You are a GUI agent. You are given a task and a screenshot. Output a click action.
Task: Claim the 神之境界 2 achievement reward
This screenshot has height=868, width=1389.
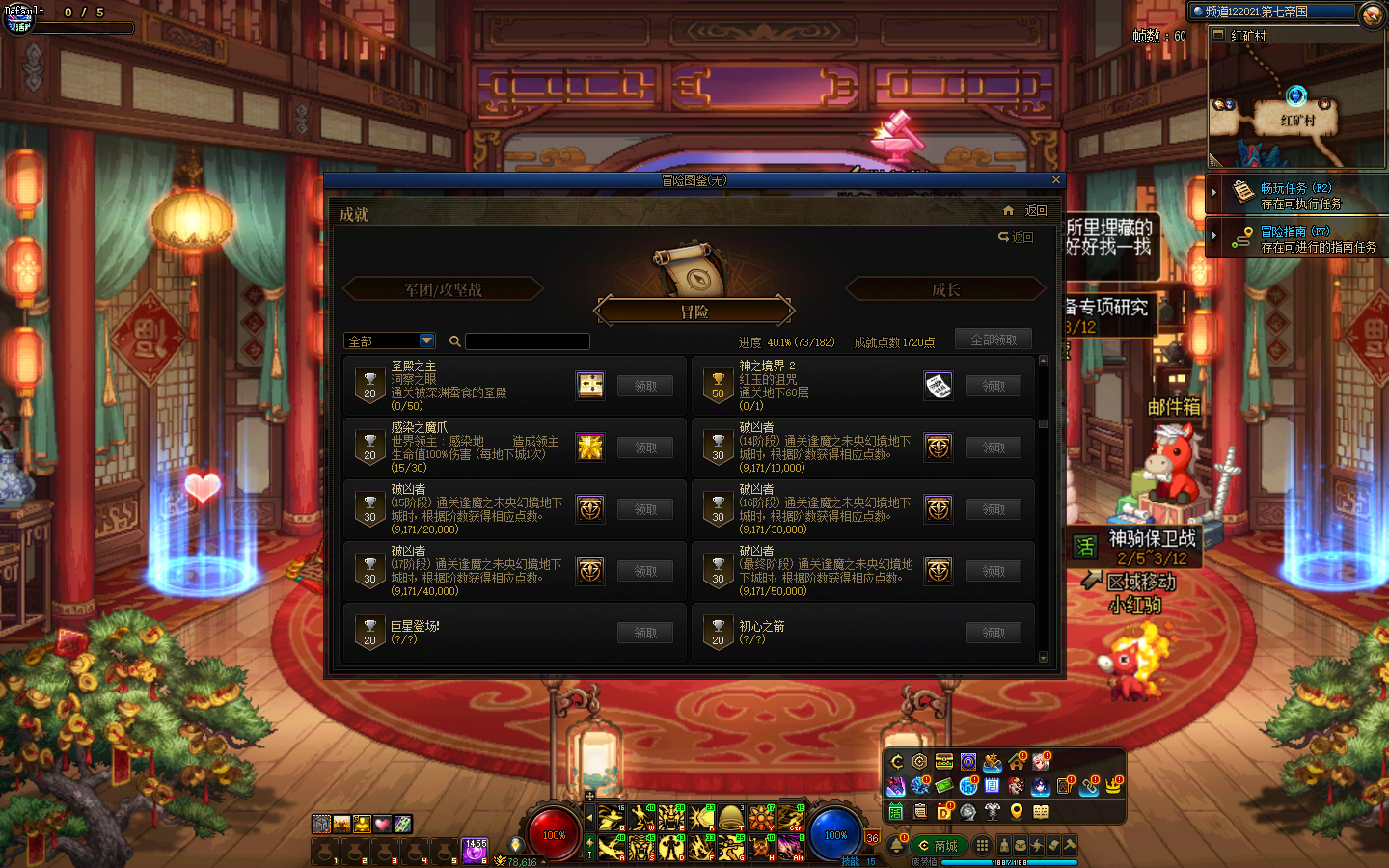(994, 386)
